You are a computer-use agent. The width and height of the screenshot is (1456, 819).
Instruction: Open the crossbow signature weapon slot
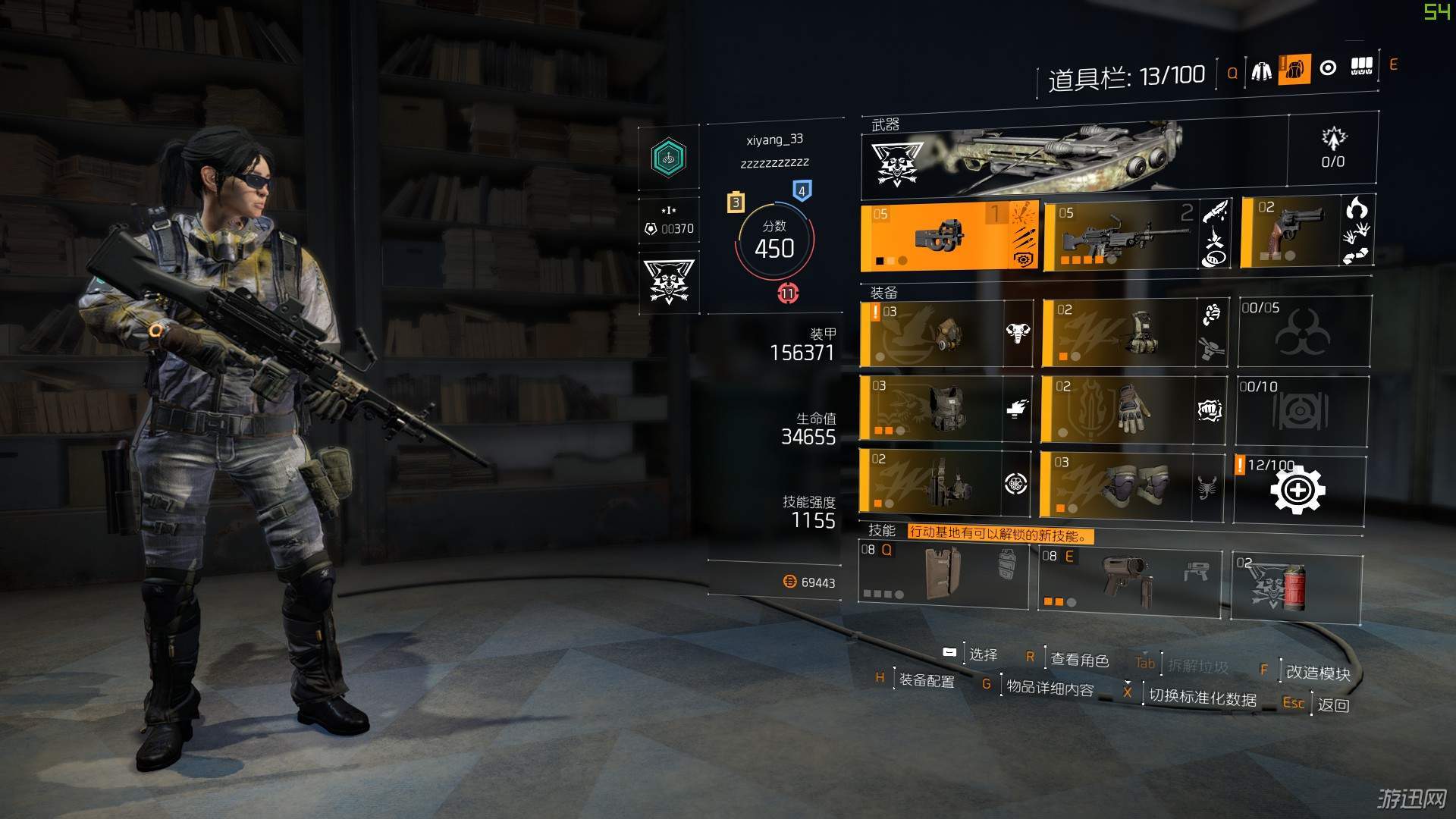coord(1074,157)
